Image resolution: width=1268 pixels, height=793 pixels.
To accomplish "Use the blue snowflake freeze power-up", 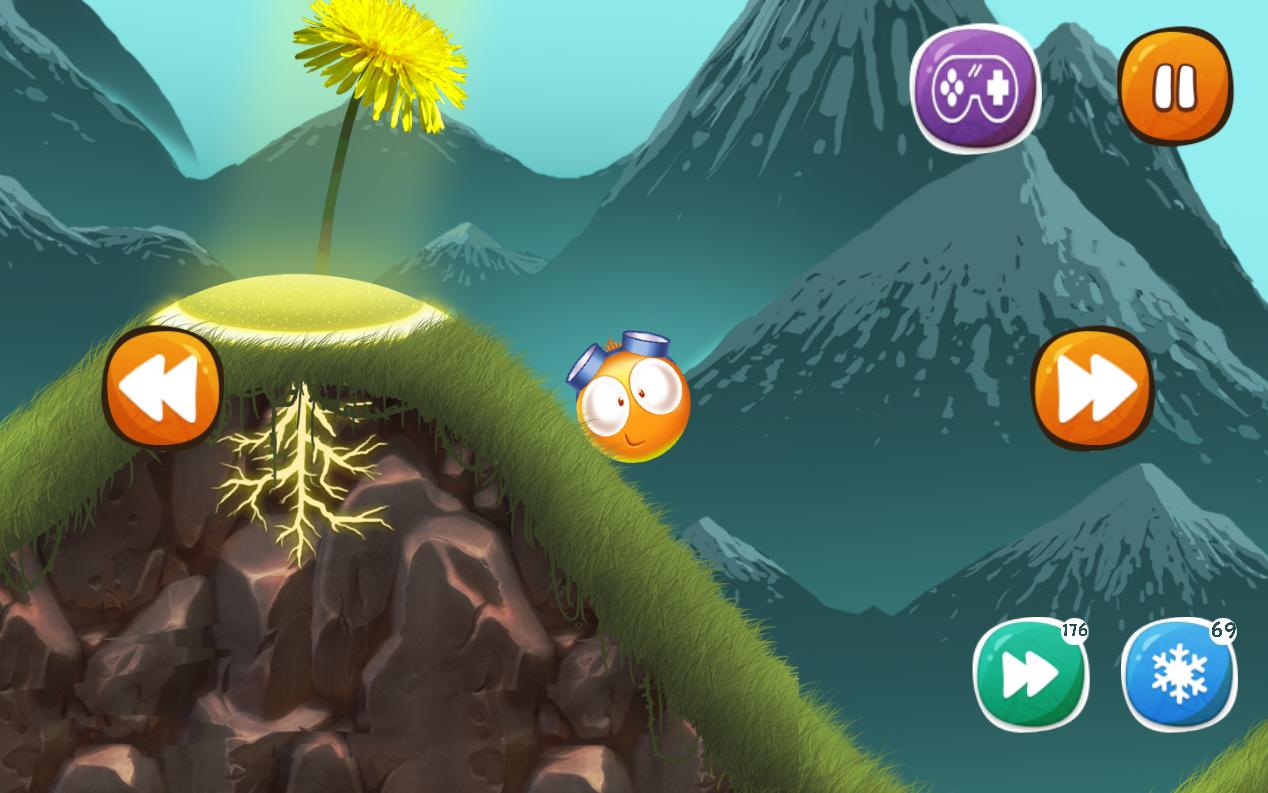I will pos(1179,675).
